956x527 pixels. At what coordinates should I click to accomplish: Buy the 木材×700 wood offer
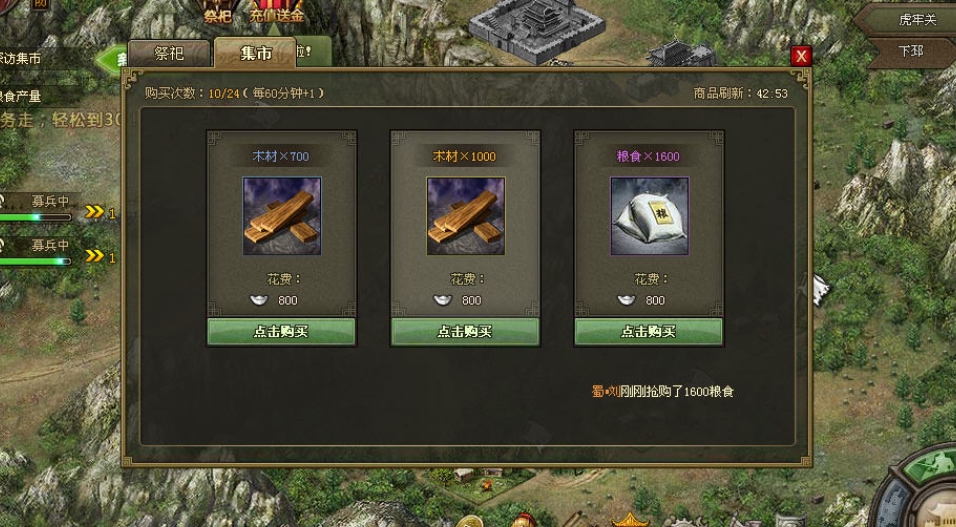pos(281,332)
